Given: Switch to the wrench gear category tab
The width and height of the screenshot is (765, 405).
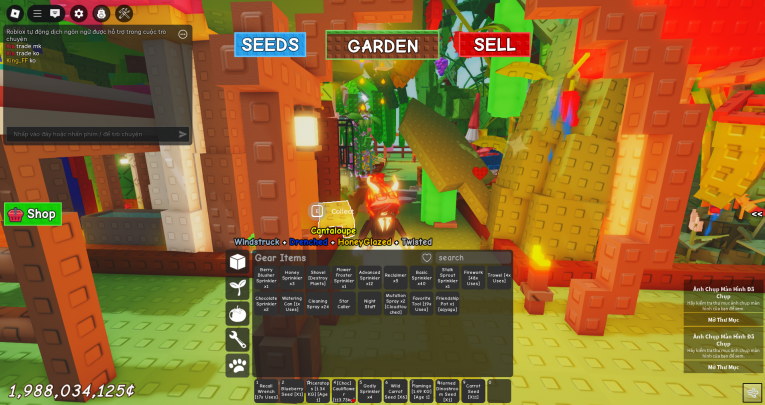Looking at the screenshot, I should point(238,339).
